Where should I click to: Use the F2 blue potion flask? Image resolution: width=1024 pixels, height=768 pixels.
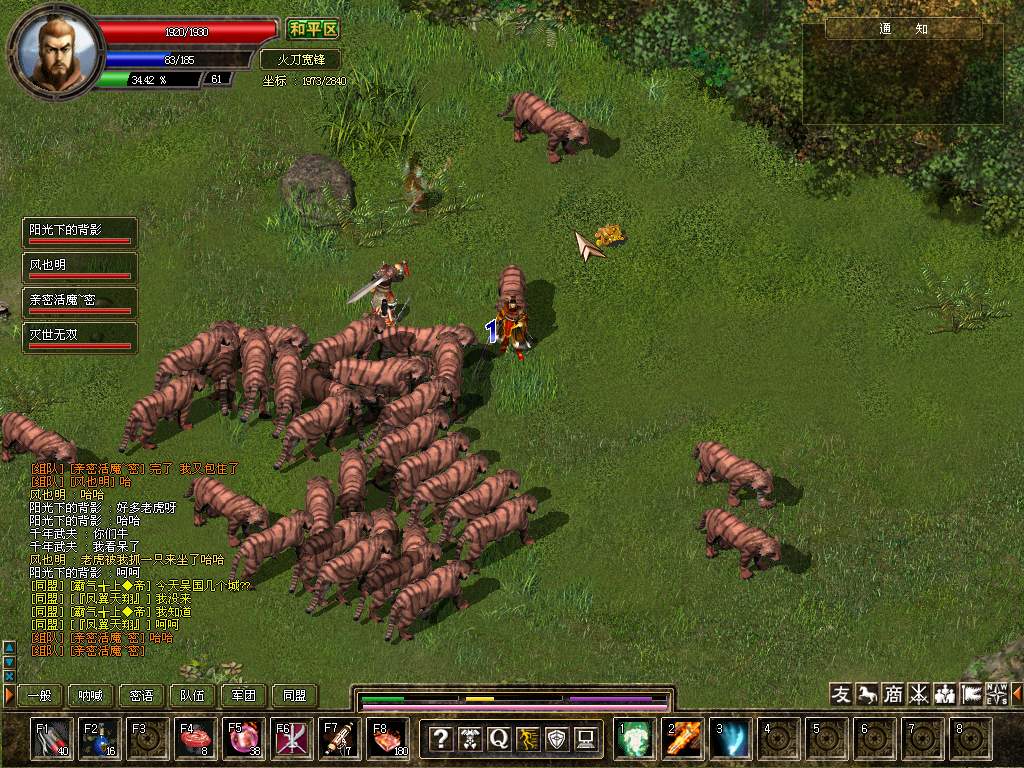[x=101, y=738]
